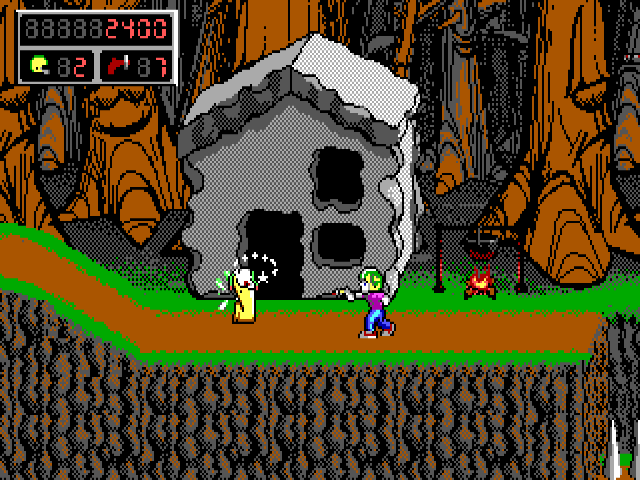Select the red raygun ammo icon
640x480 pixels.
point(118,65)
